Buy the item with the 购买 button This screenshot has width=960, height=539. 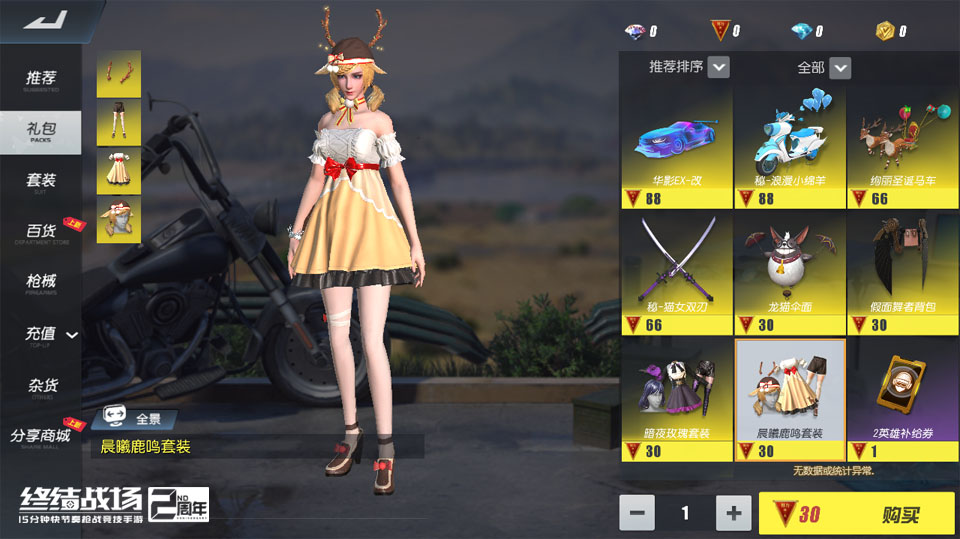[856, 514]
